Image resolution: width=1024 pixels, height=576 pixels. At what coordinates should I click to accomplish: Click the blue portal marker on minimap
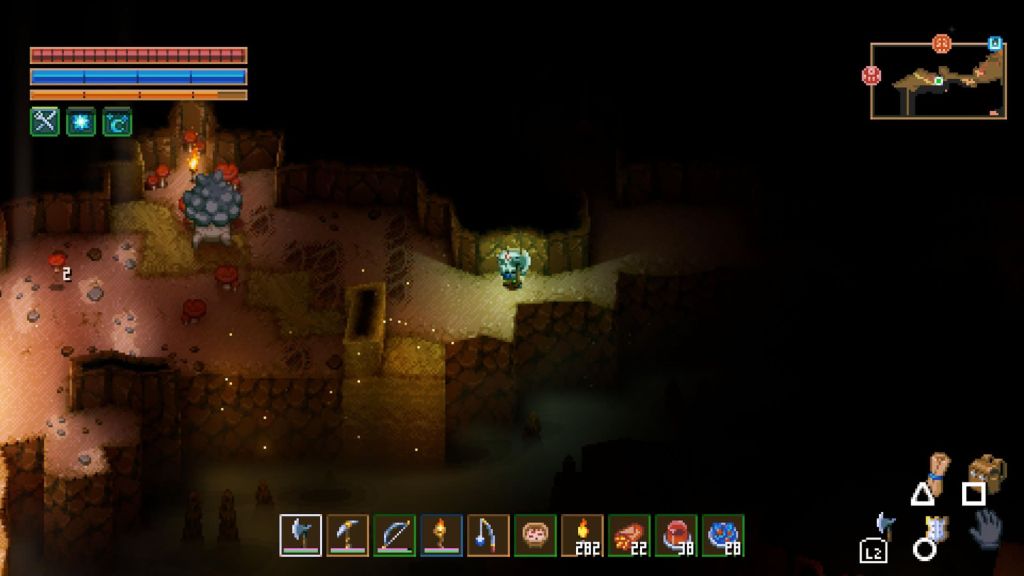coord(994,43)
